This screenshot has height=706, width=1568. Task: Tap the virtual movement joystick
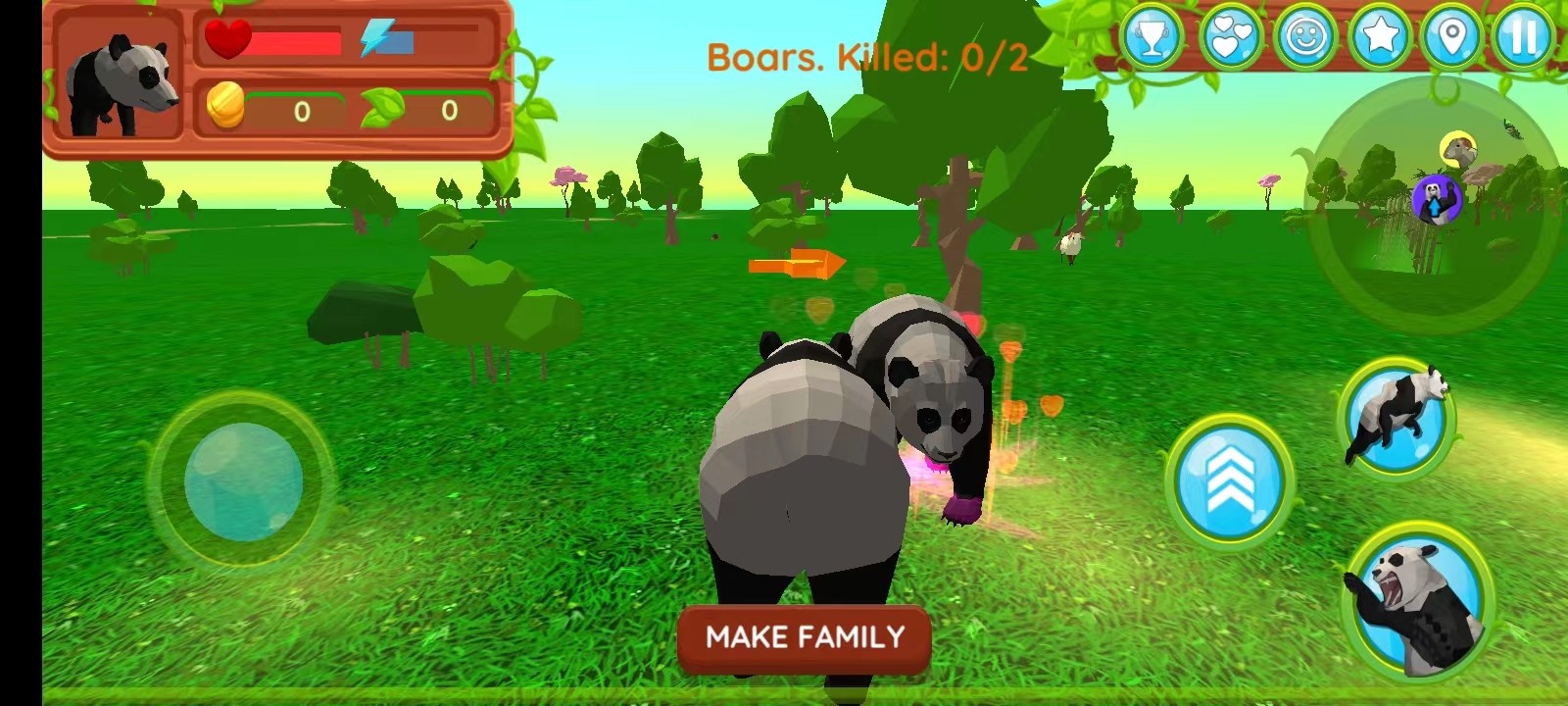pos(243,481)
